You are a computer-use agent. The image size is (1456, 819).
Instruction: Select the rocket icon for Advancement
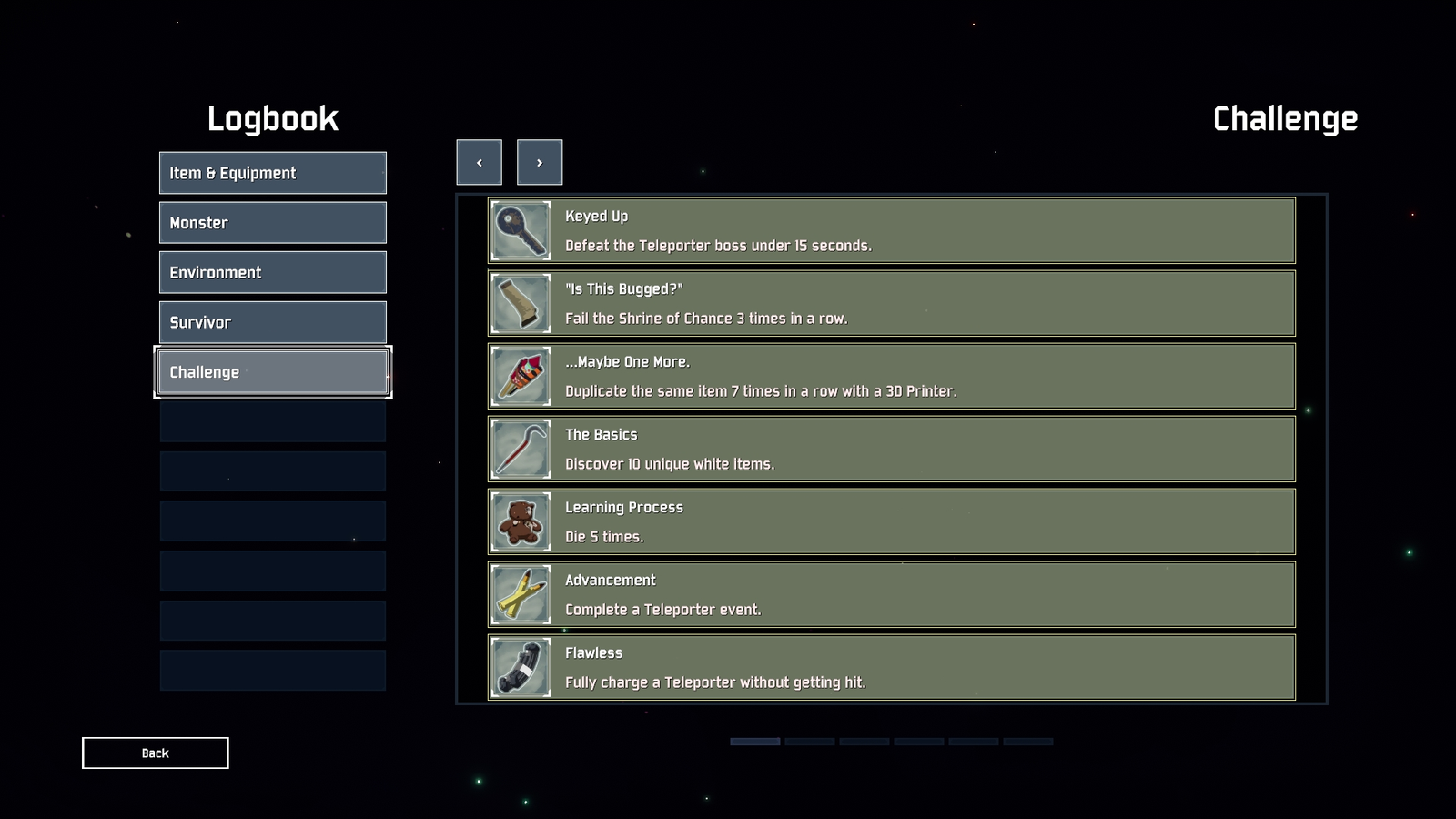click(520, 594)
